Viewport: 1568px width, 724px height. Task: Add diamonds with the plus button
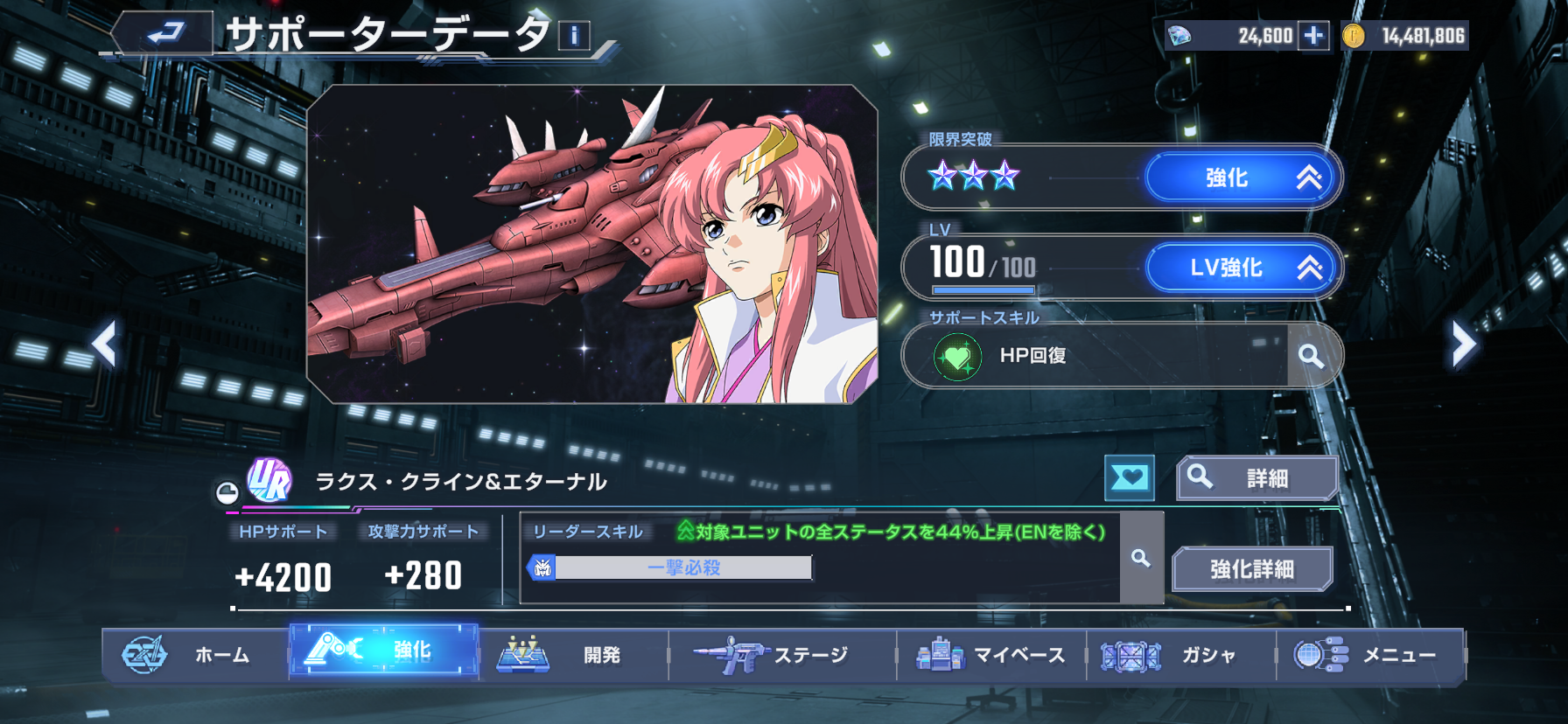coord(1312,36)
